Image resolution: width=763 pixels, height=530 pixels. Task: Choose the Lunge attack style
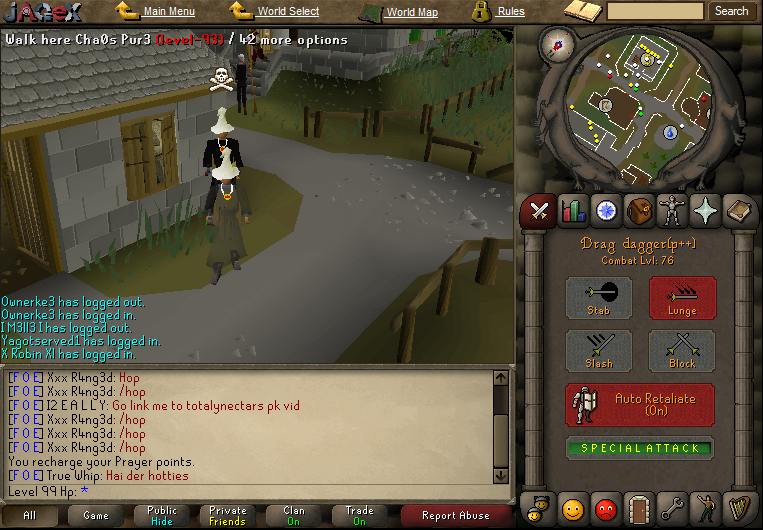[682, 298]
